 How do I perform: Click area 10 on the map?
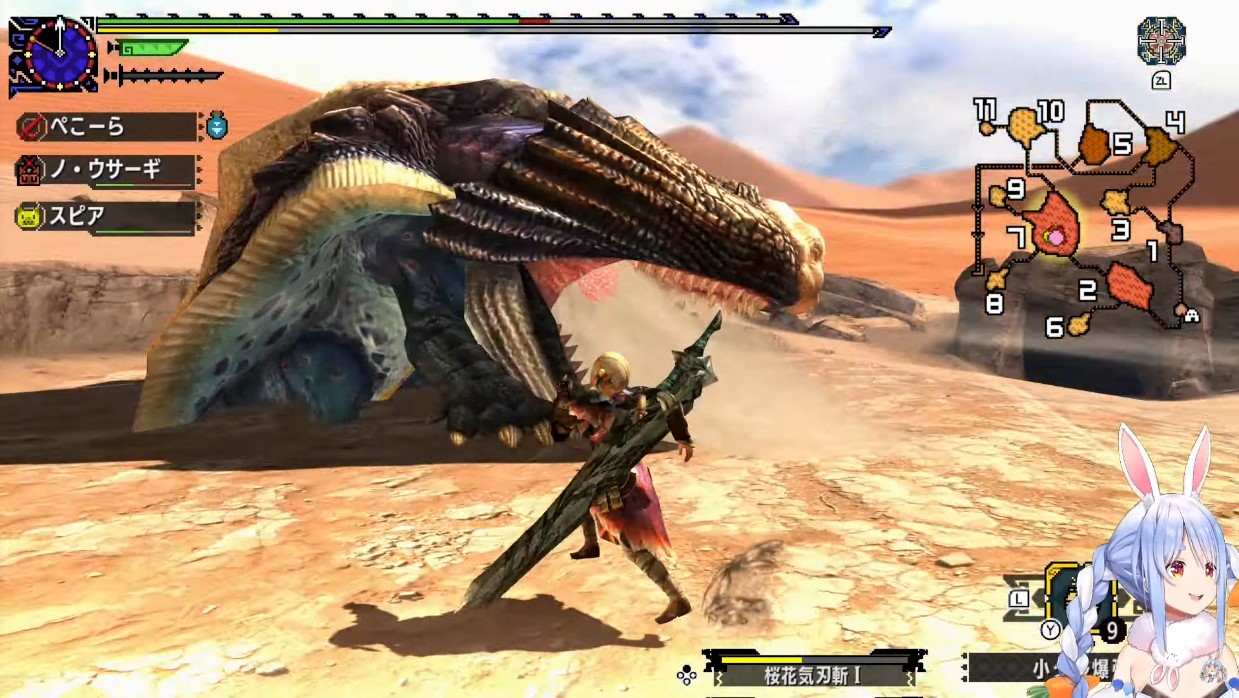click(x=1024, y=124)
